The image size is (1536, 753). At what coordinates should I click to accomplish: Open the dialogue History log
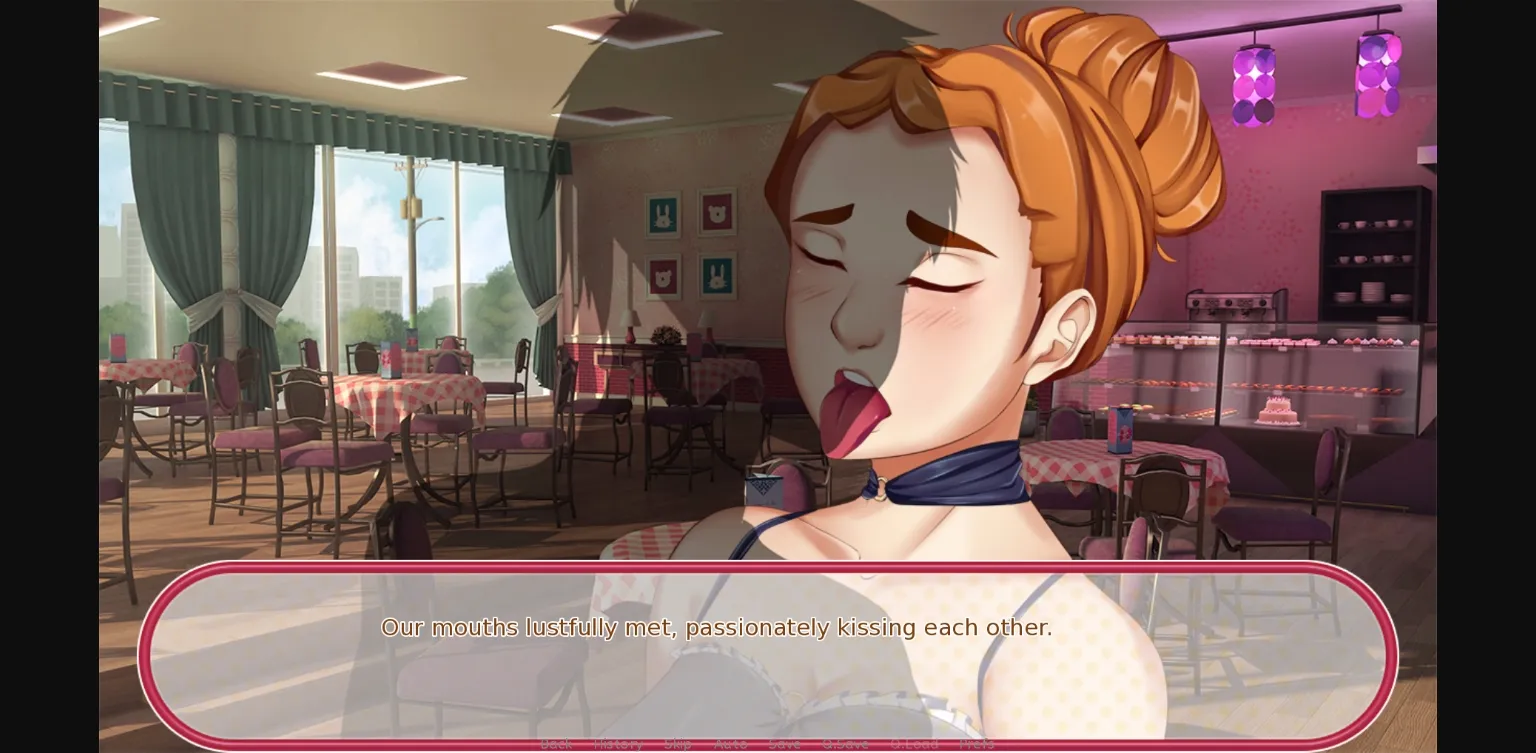(x=617, y=743)
